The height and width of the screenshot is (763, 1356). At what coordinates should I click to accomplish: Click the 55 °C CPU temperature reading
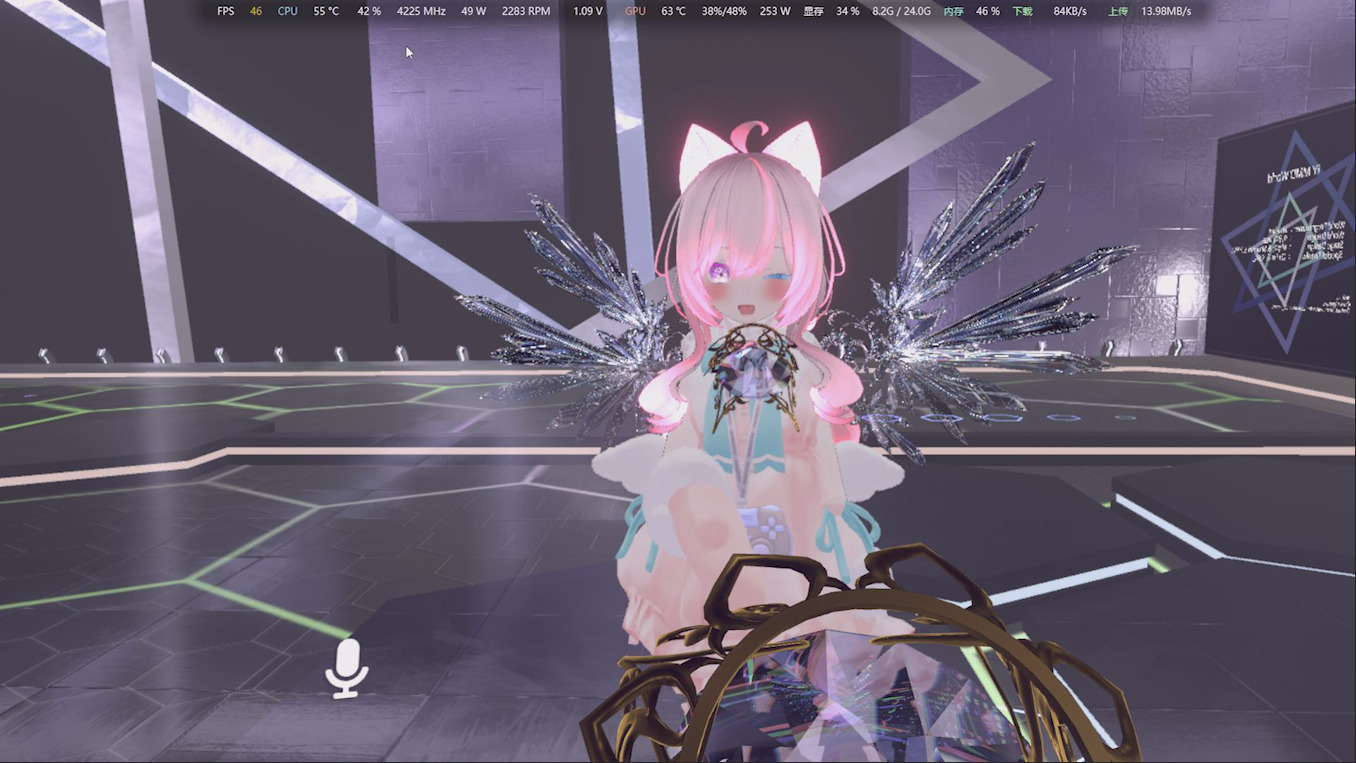point(325,11)
